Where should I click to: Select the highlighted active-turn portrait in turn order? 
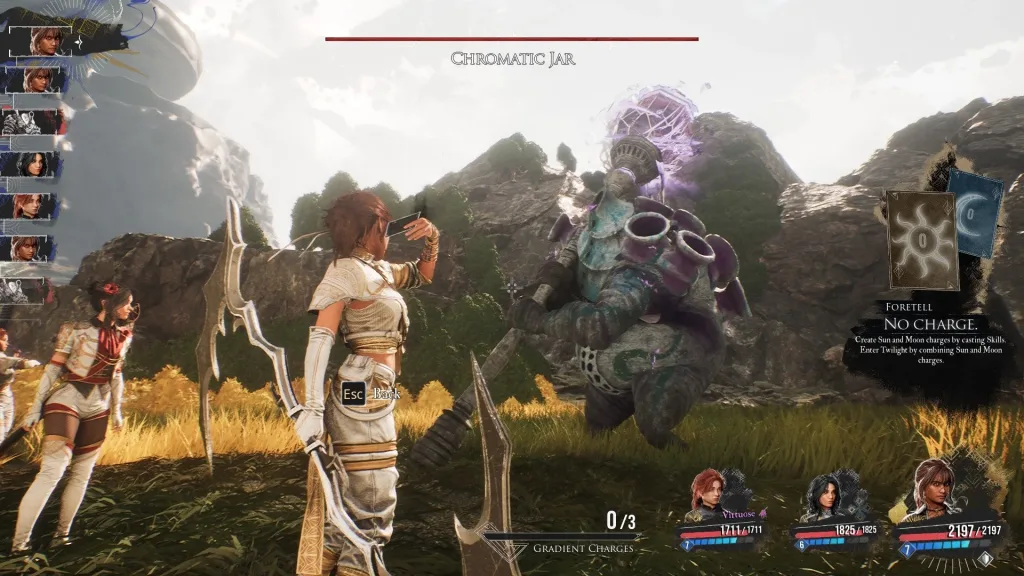[46, 40]
